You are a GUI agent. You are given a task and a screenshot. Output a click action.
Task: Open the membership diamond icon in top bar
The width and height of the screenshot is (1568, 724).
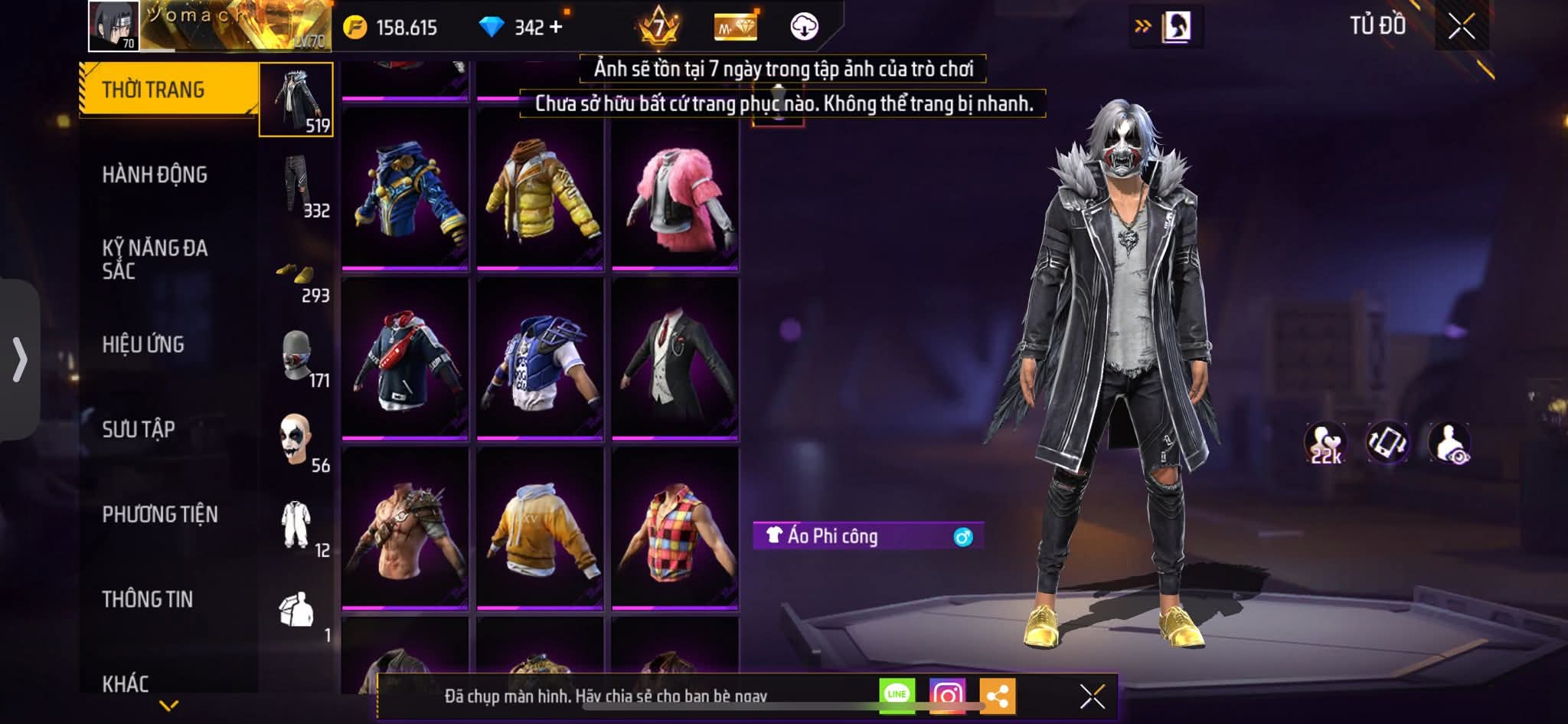[733, 26]
